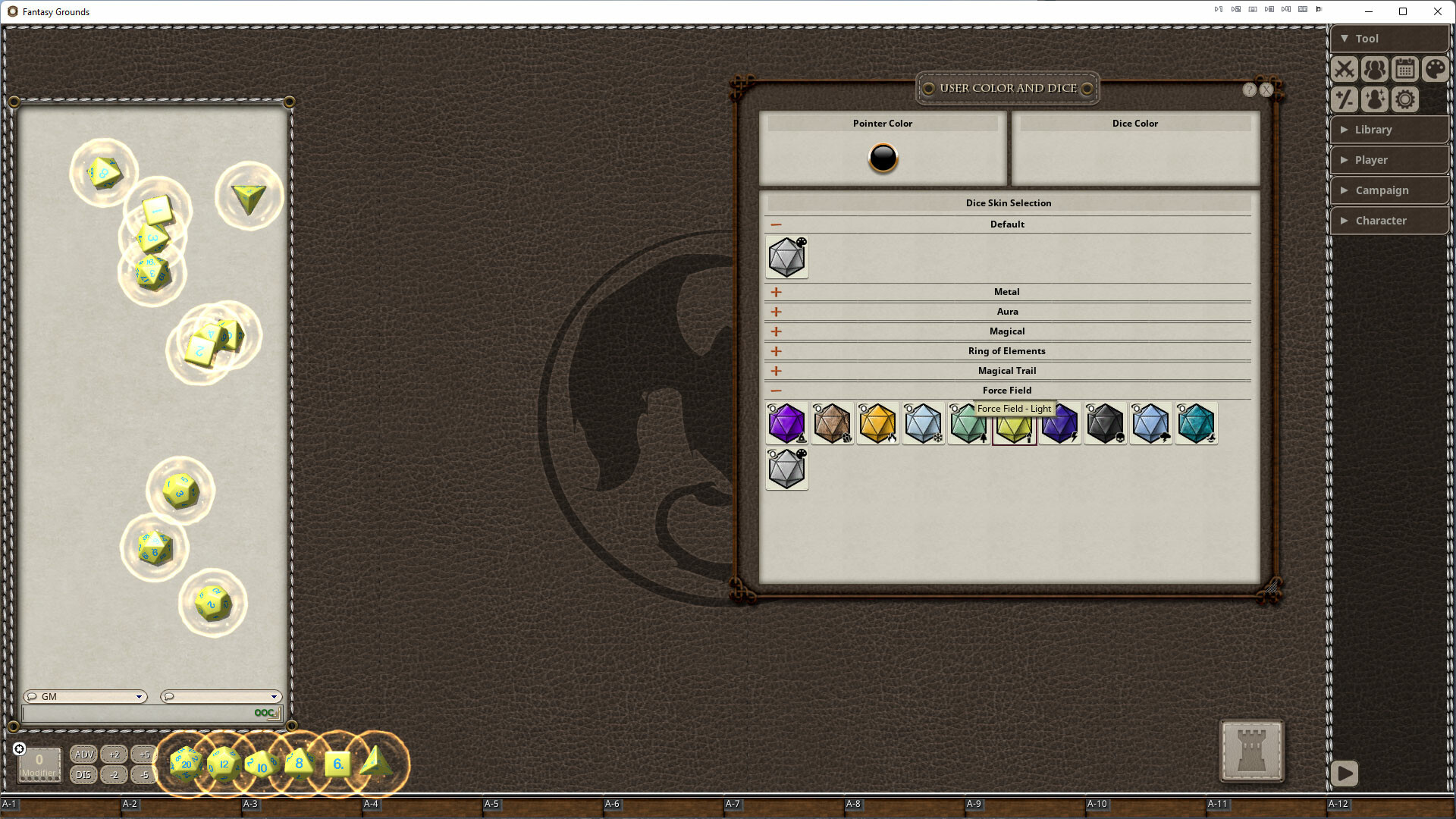Click the ADV advantage button
Image resolution: width=1456 pixels, height=819 pixels.
(83, 755)
